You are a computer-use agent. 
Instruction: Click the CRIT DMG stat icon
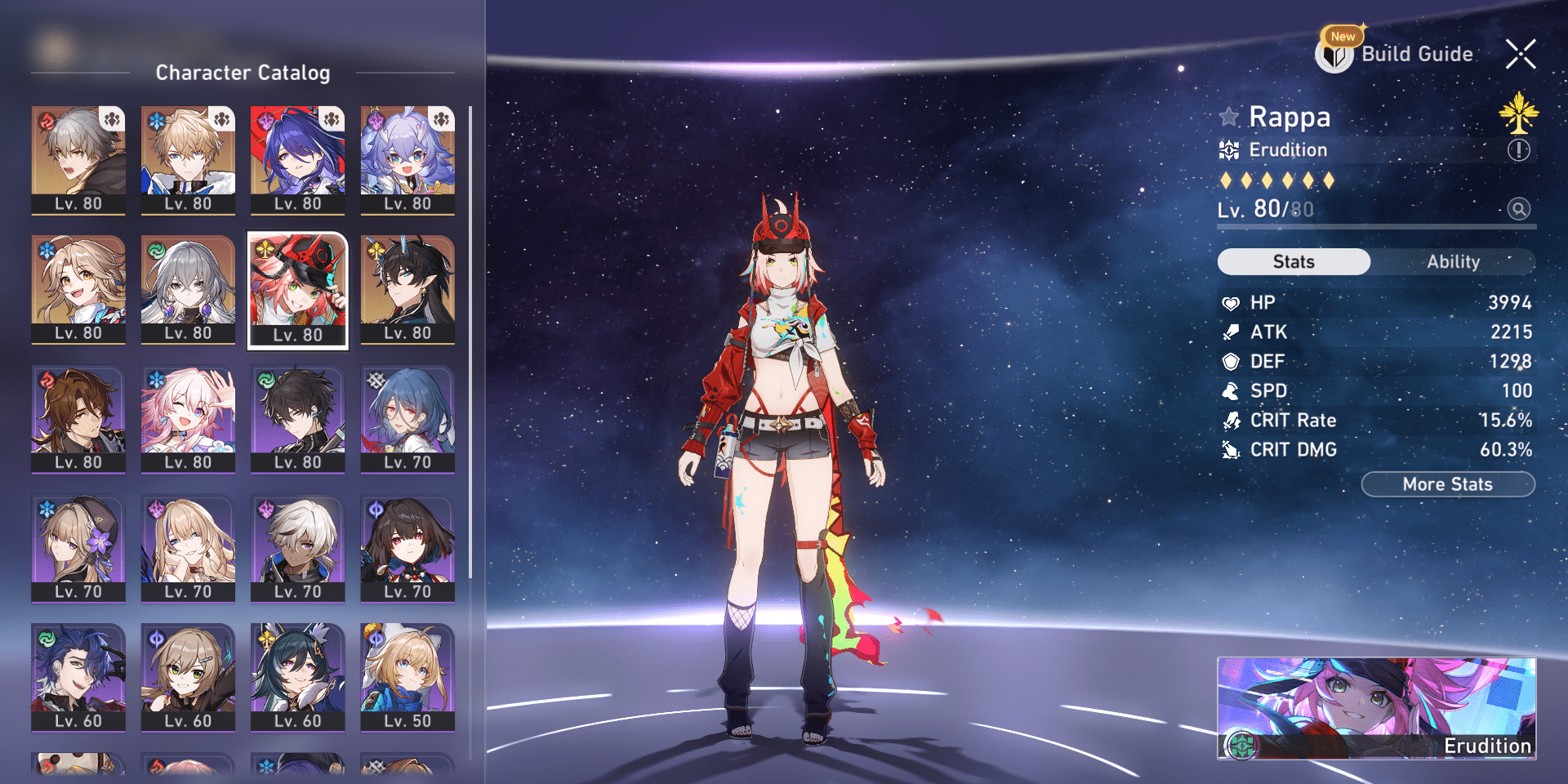coord(1230,449)
